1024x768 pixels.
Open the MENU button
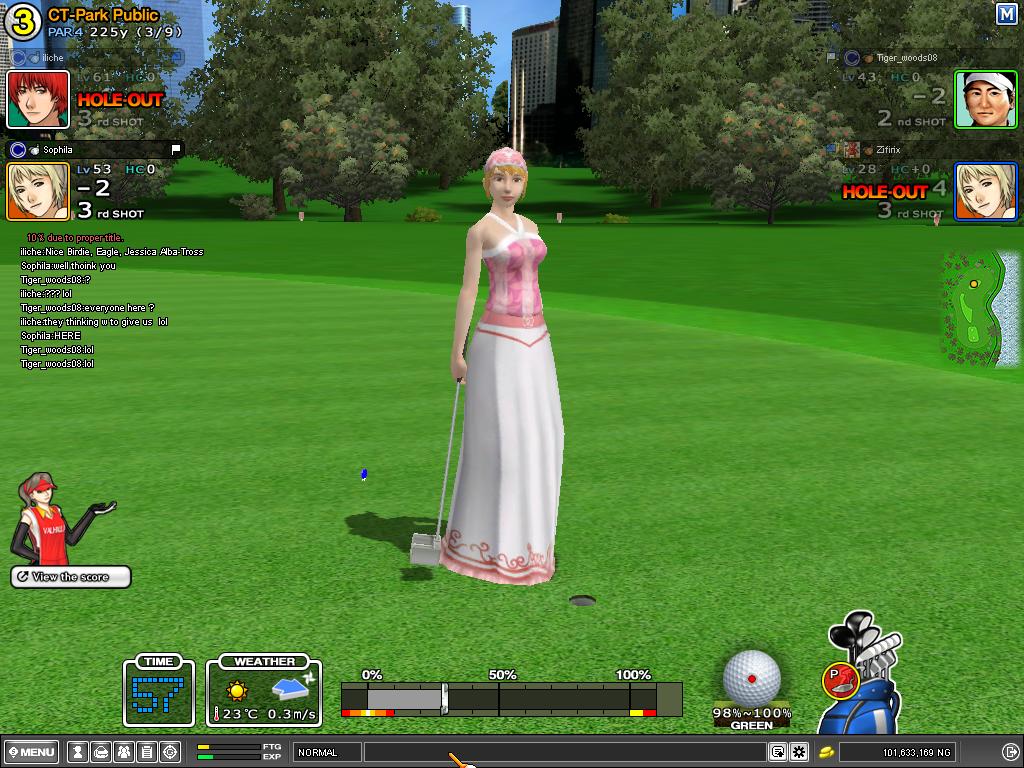coord(32,752)
